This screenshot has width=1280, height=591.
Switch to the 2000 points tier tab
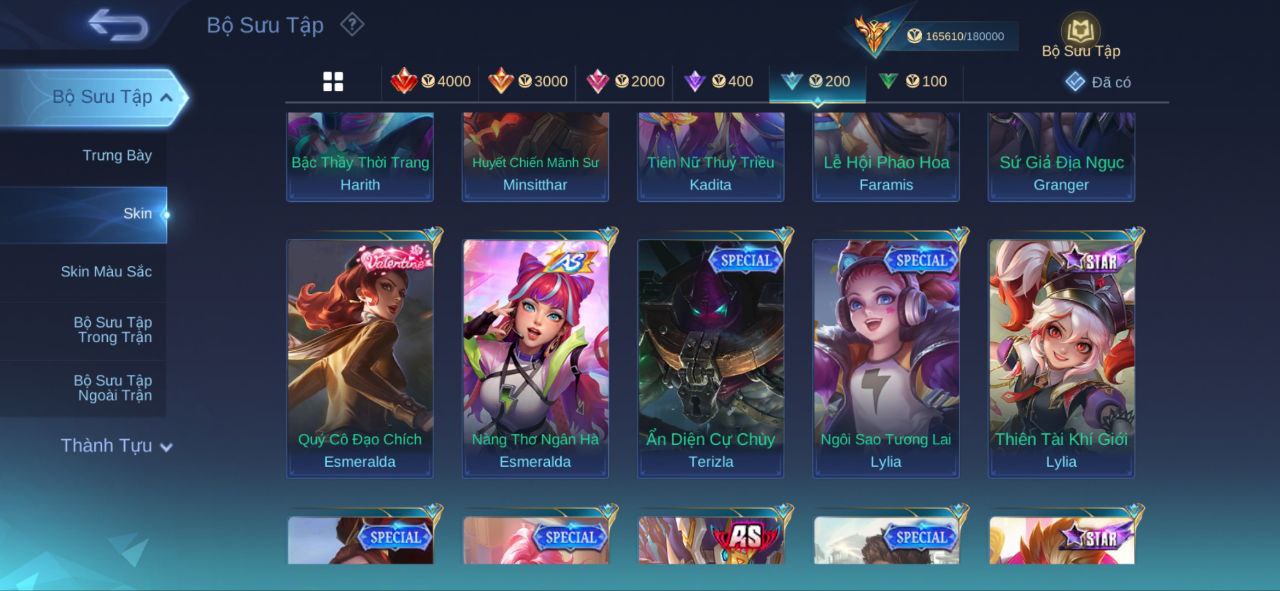625,82
